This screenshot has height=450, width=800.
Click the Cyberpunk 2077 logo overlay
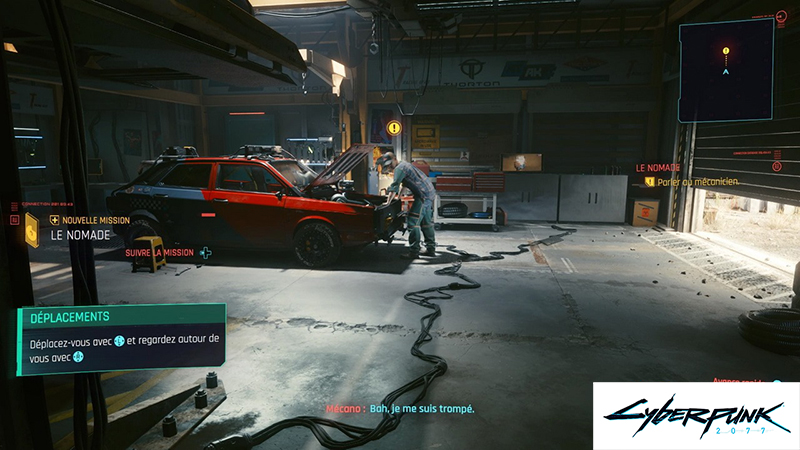click(696, 415)
